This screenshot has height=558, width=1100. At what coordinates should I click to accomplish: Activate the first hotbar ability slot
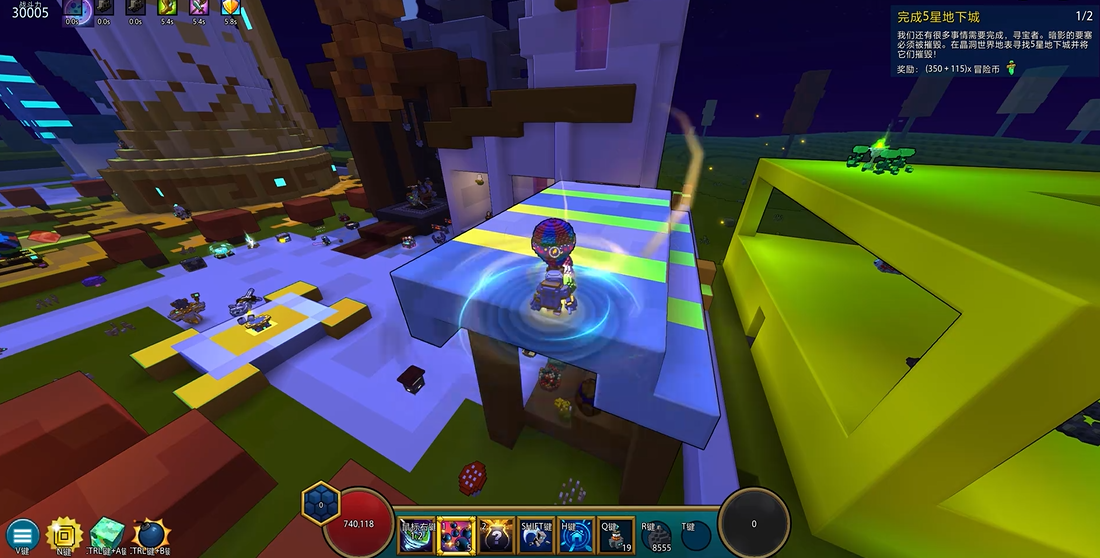pyautogui.click(x=416, y=536)
